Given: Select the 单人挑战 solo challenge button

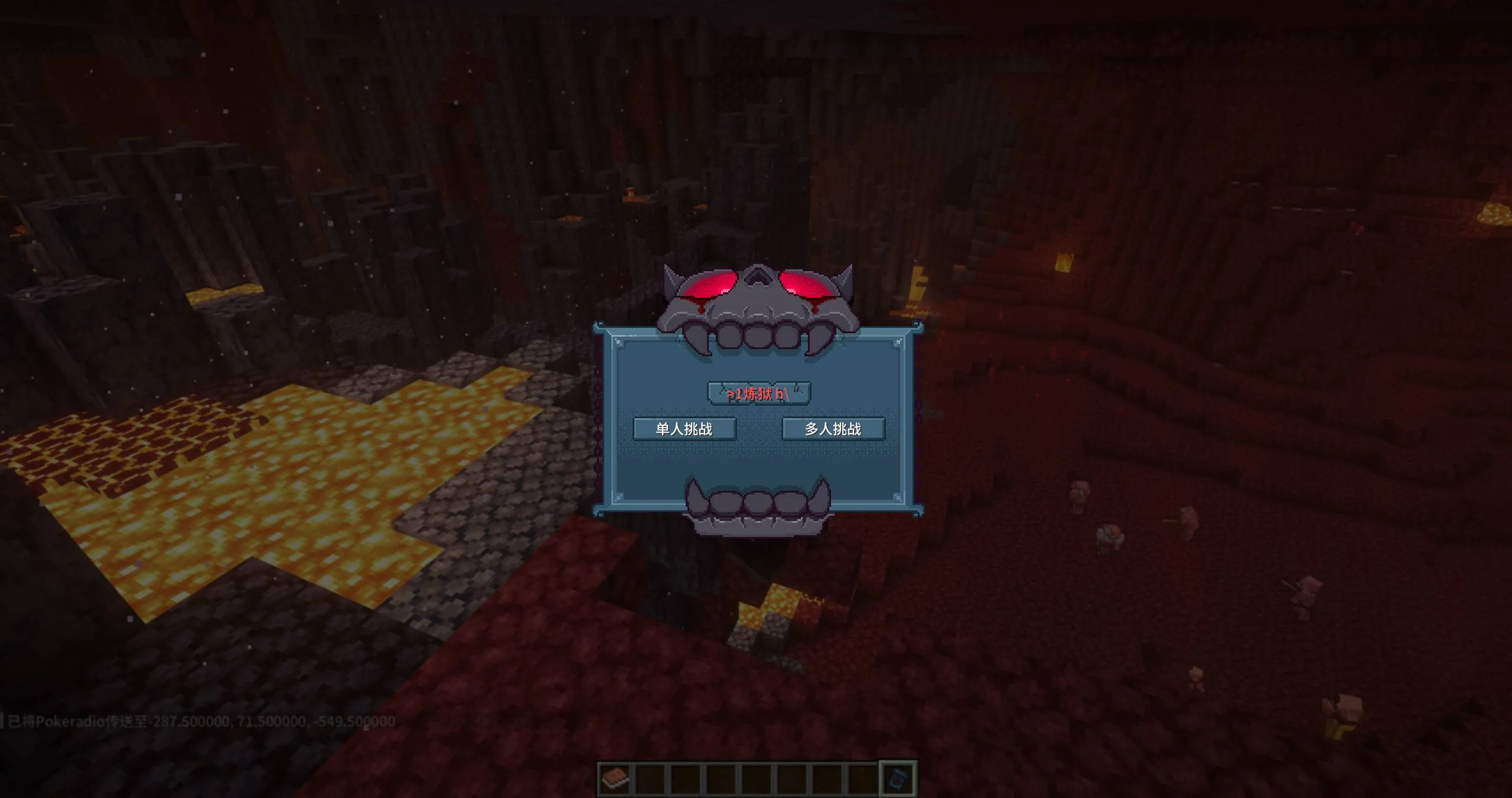Looking at the screenshot, I should click(685, 430).
